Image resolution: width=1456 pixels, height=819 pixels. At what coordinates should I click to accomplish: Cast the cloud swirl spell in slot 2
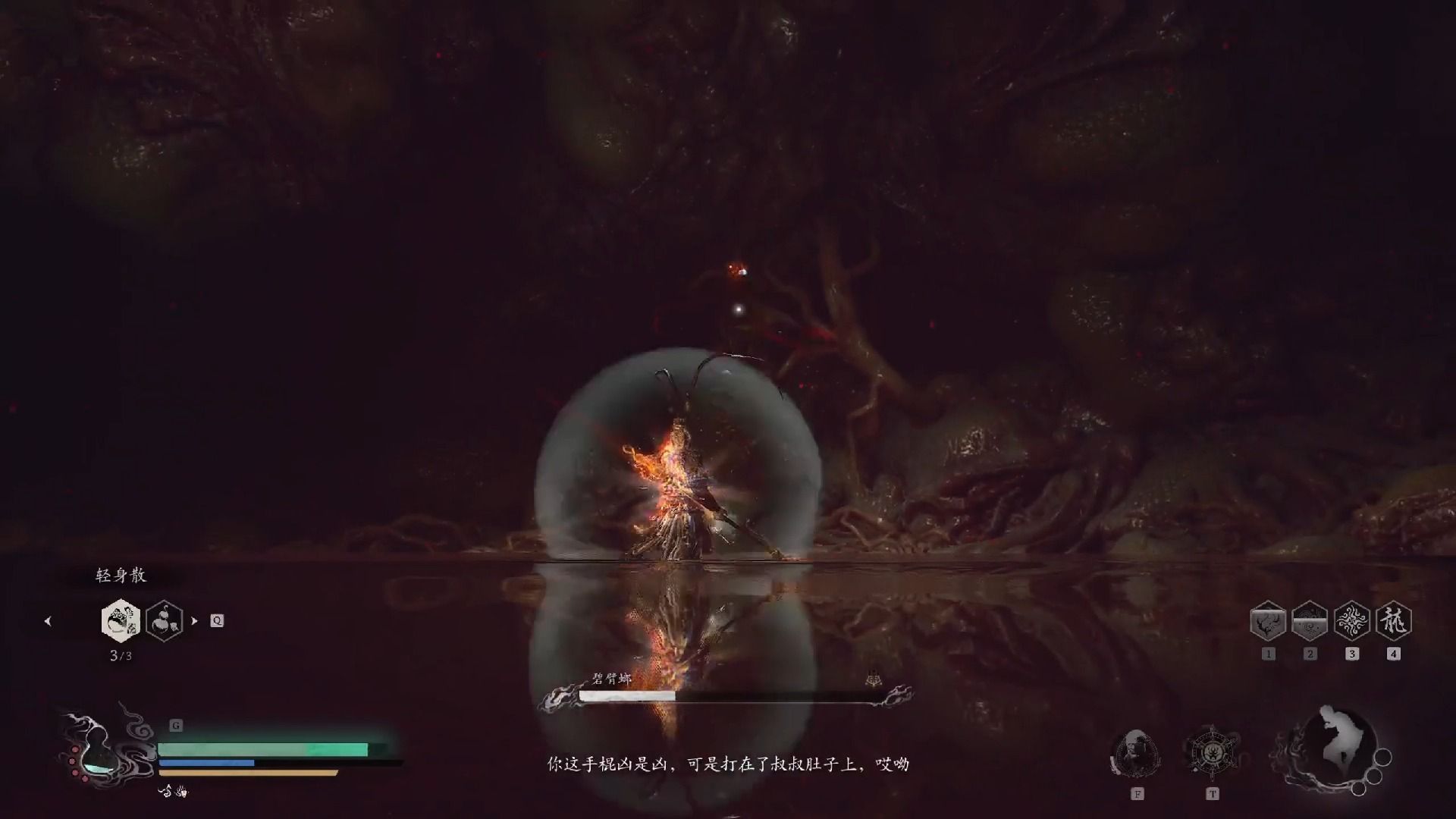pyautogui.click(x=1310, y=622)
